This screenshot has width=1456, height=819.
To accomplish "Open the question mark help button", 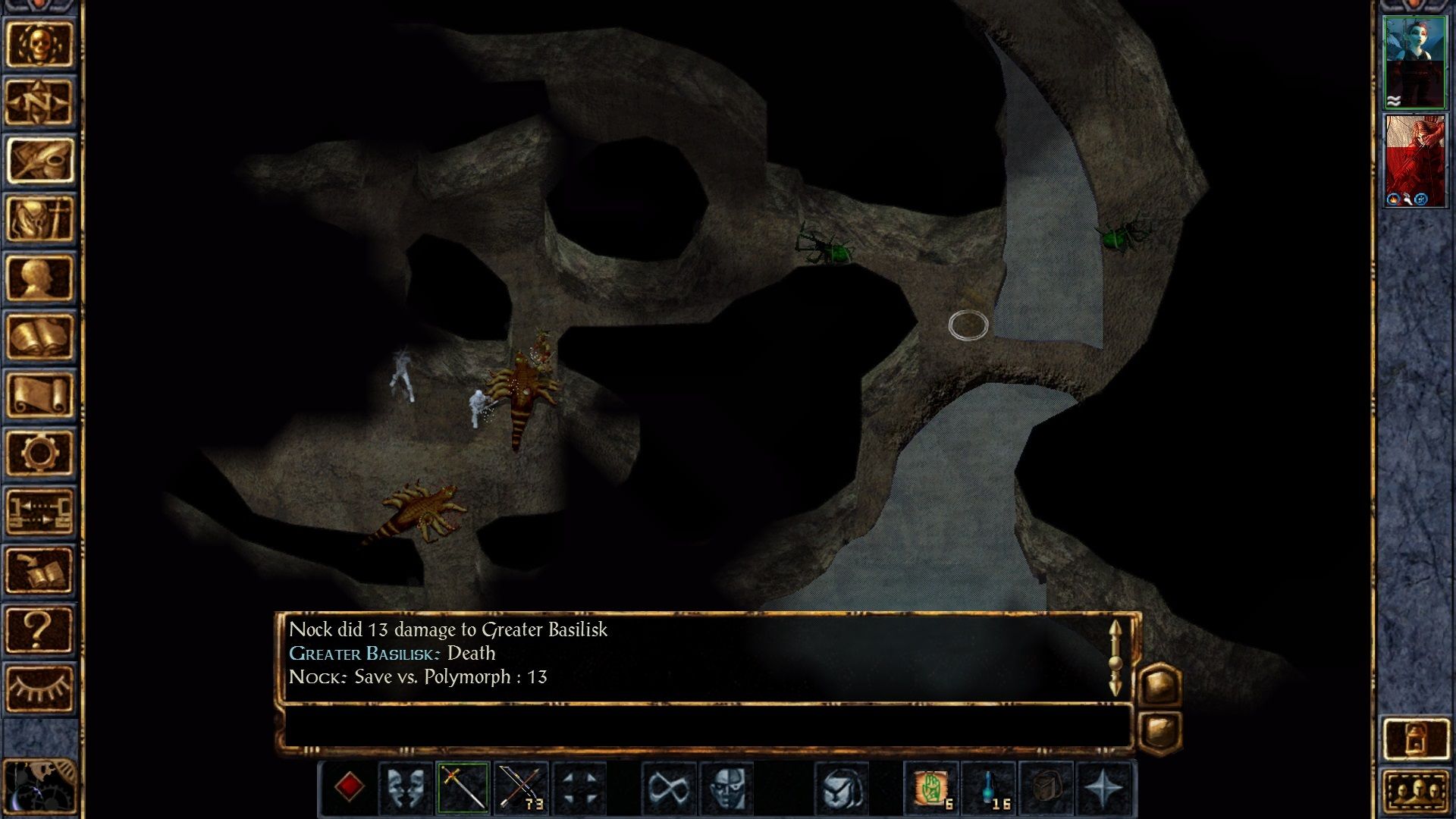I will pyautogui.click(x=39, y=629).
